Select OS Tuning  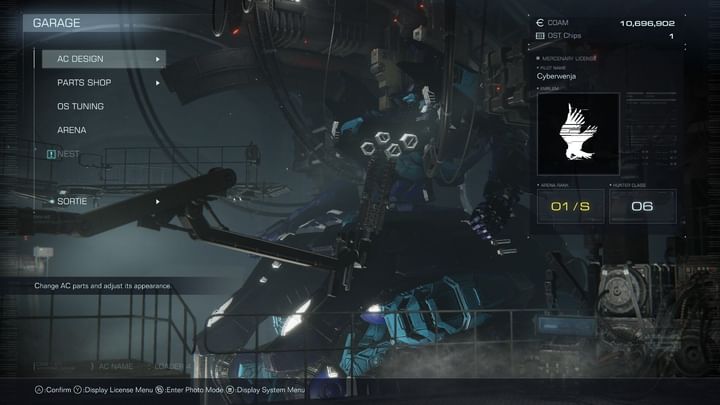coord(81,106)
